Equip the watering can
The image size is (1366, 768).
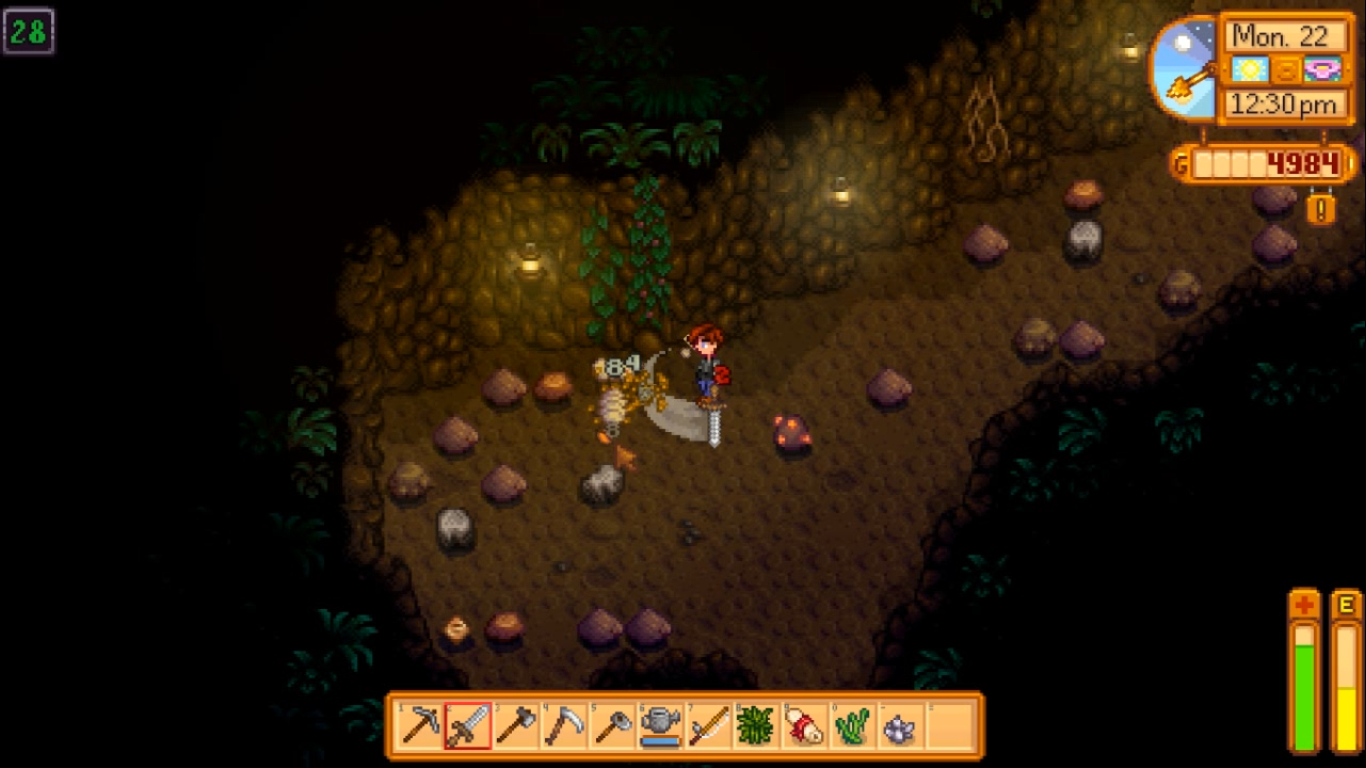[661, 725]
